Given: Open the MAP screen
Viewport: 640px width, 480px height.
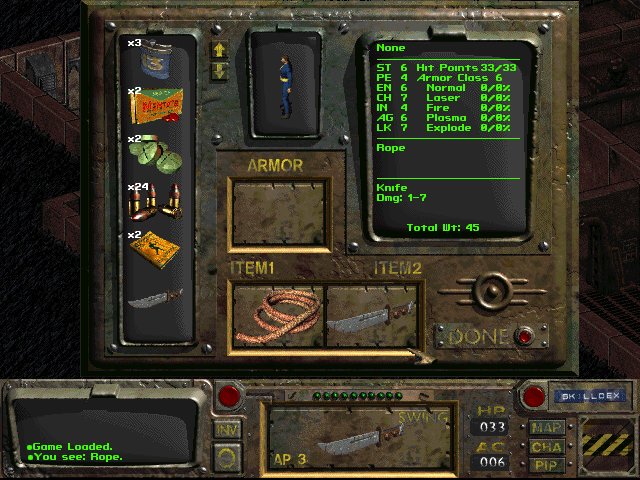Looking at the screenshot, I should (x=546, y=429).
